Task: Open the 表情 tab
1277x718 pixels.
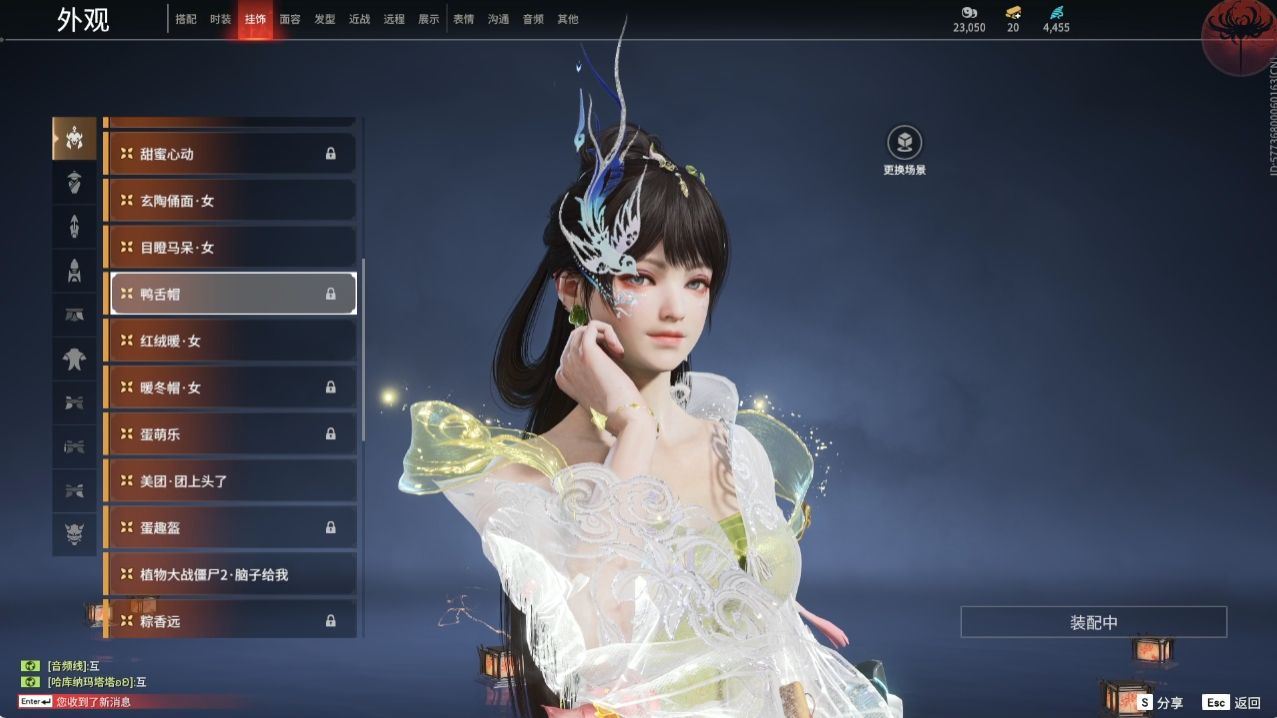Action: (463, 19)
